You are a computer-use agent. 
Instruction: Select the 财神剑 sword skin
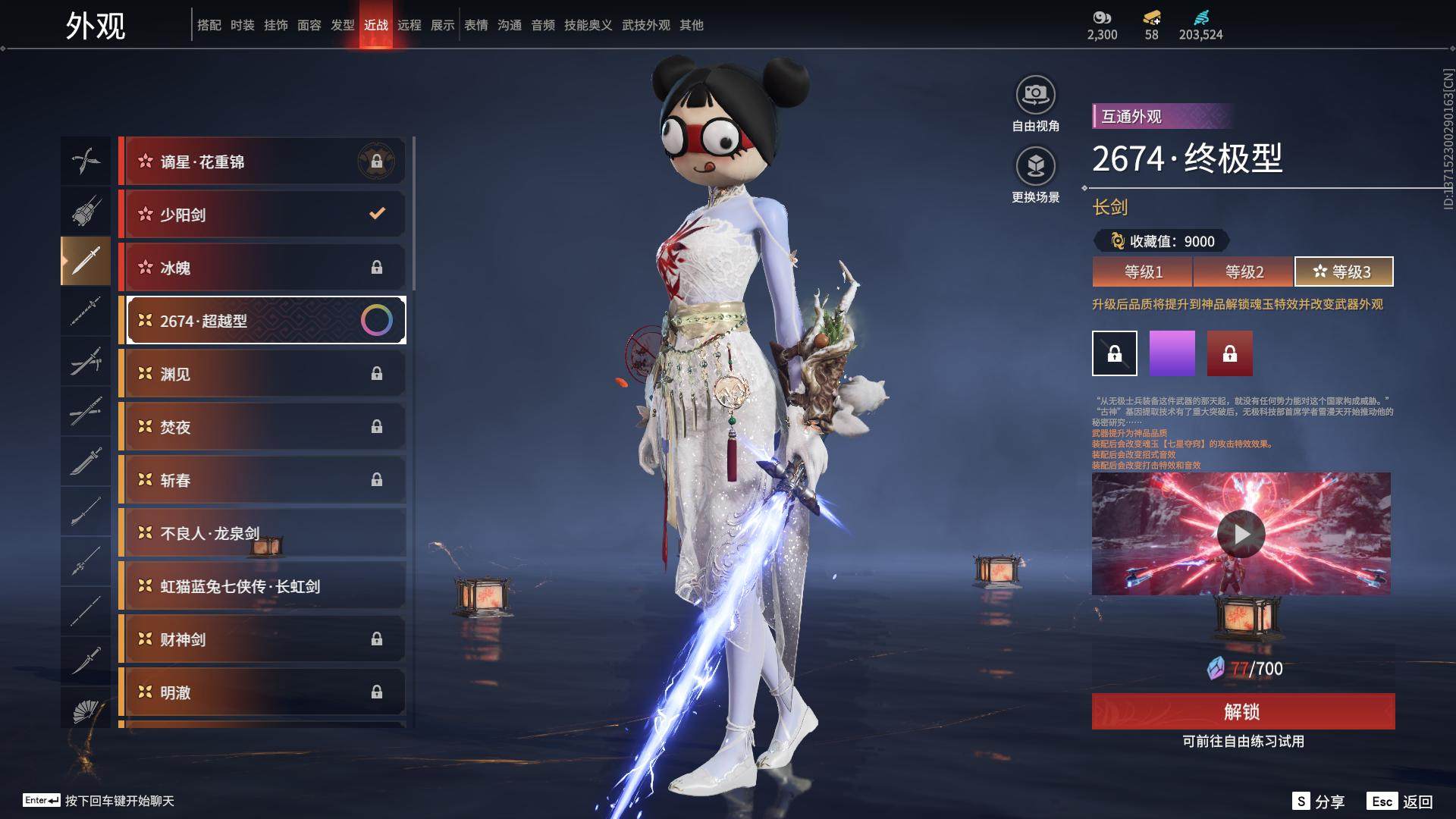(263, 639)
